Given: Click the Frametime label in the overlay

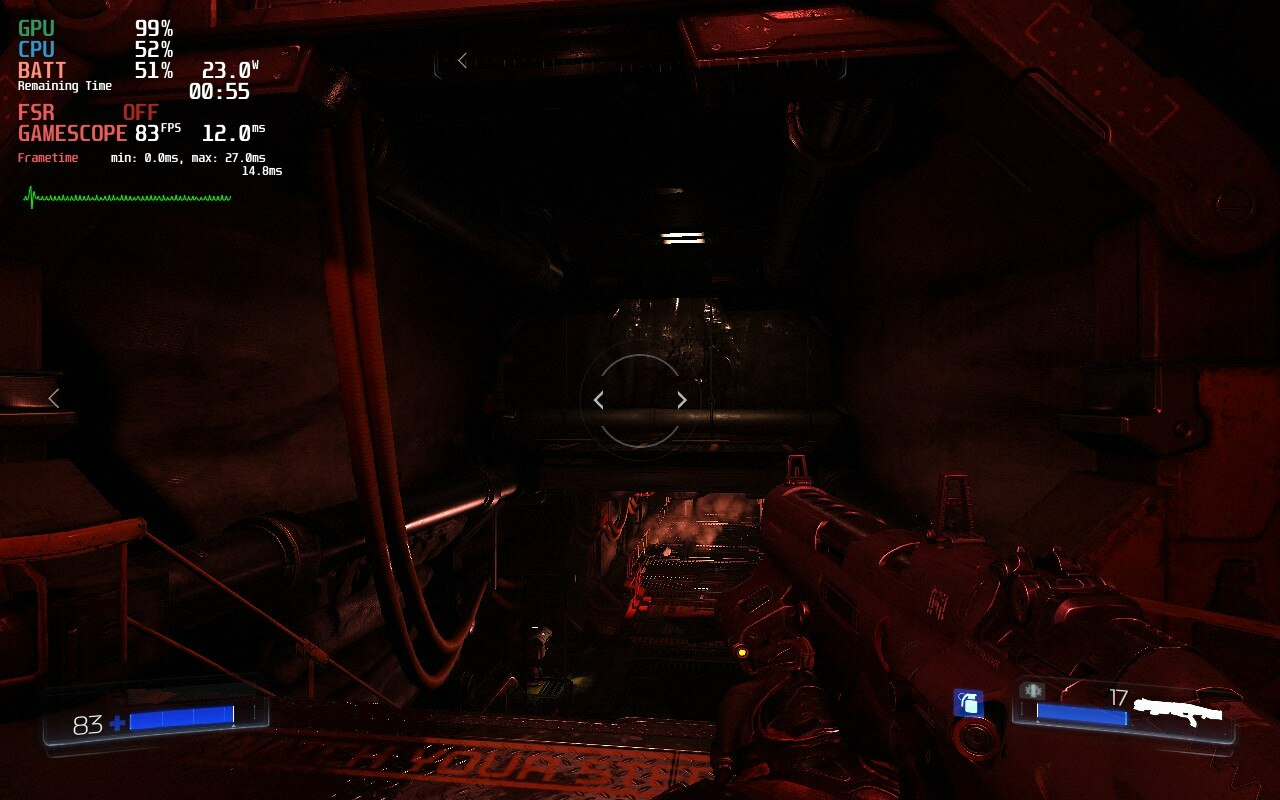Looking at the screenshot, I should [x=48, y=157].
